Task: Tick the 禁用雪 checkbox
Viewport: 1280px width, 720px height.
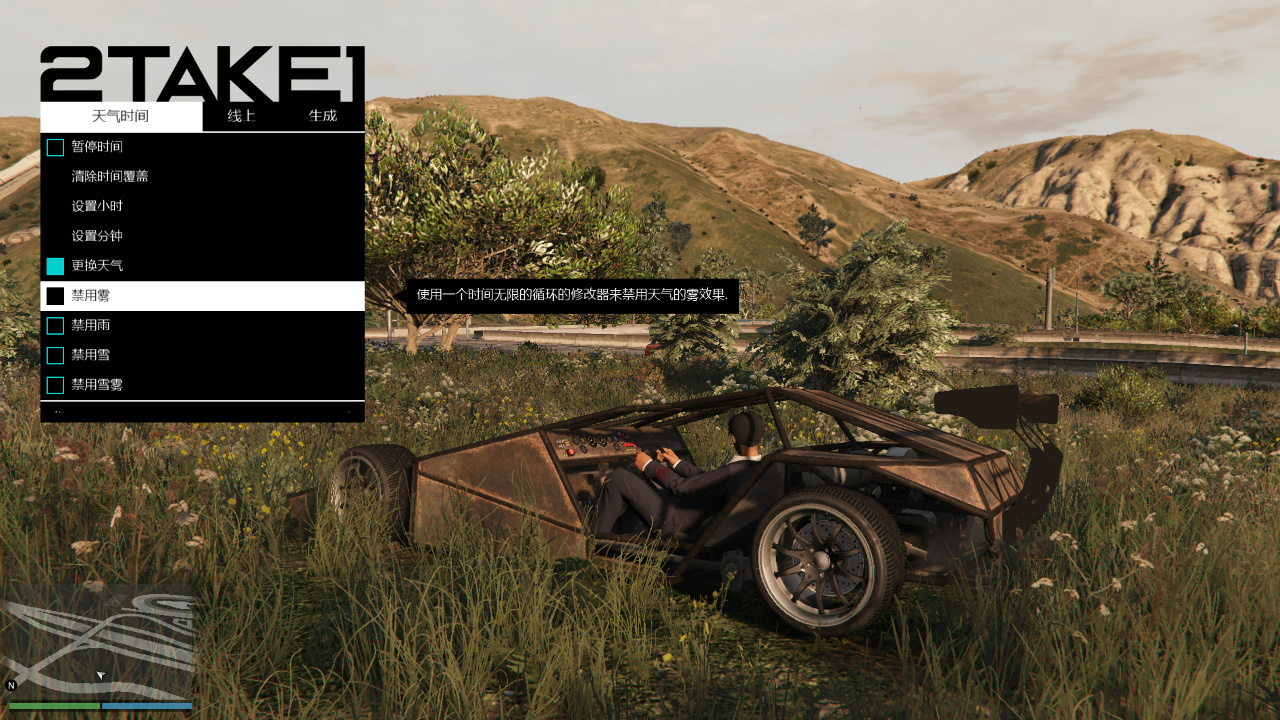Action: (x=55, y=355)
